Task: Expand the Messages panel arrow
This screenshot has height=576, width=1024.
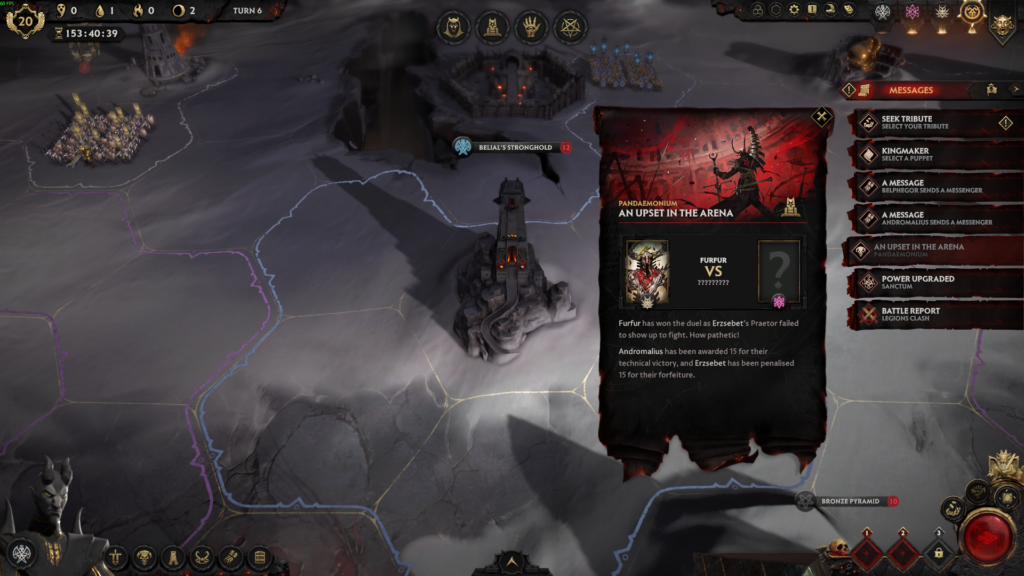Action: click(x=1016, y=90)
